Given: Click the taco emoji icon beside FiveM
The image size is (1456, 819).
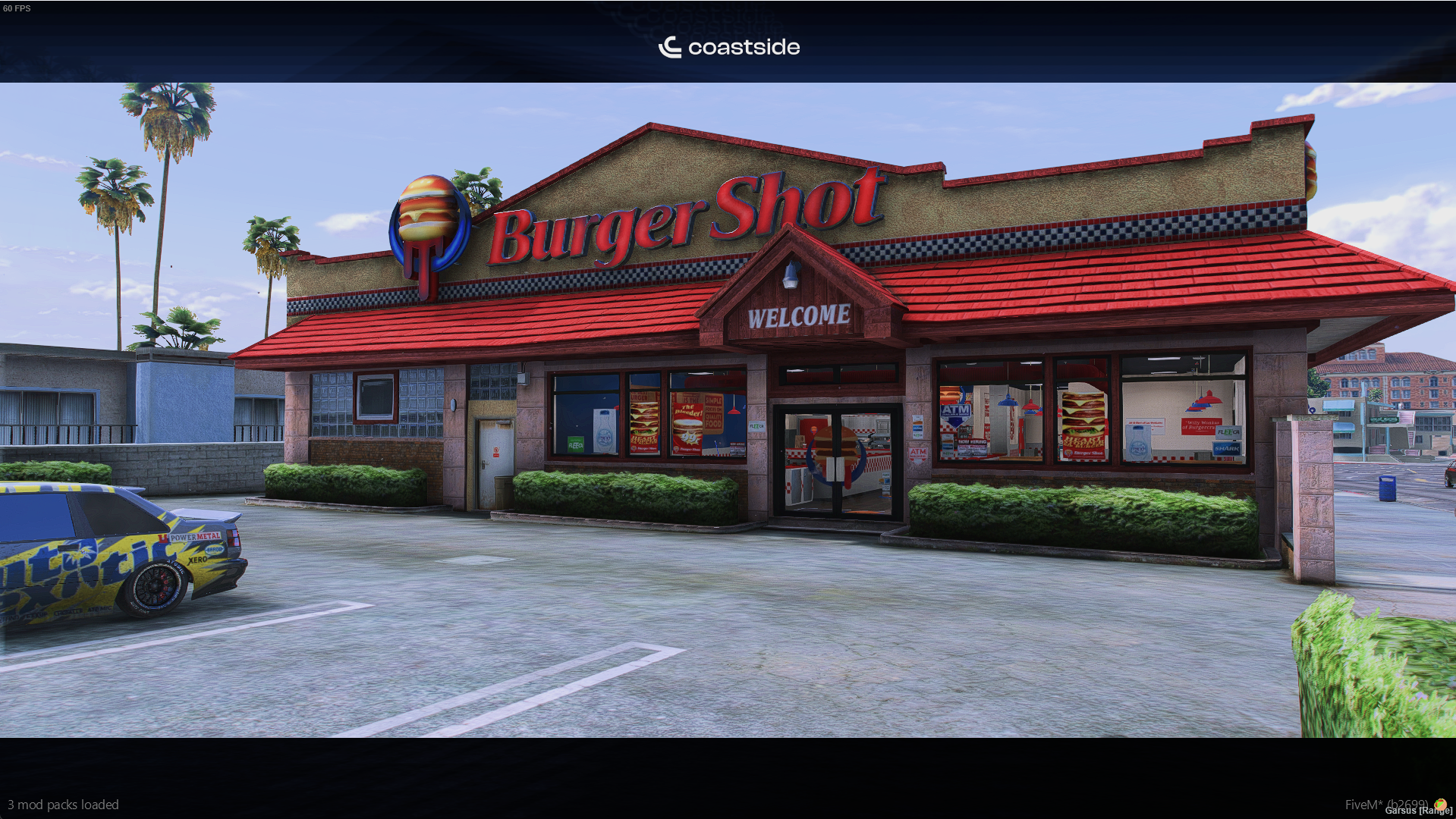Looking at the screenshot, I should pyautogui.click(x=1439, y=804).
